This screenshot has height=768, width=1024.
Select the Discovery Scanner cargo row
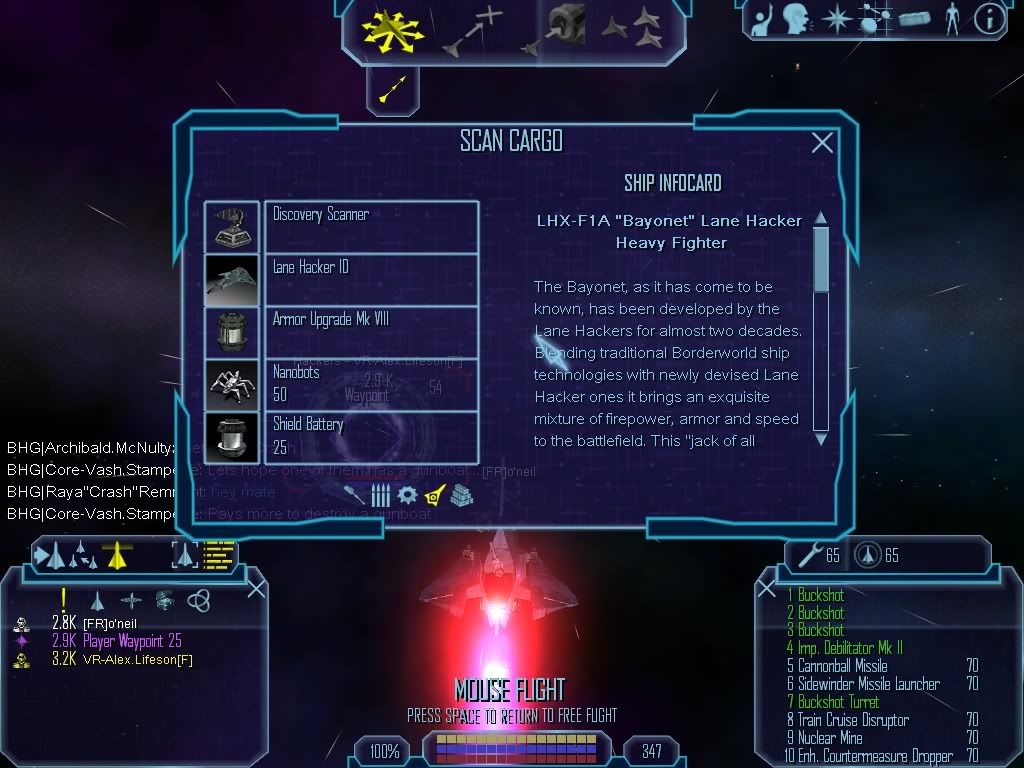point(341,226)
